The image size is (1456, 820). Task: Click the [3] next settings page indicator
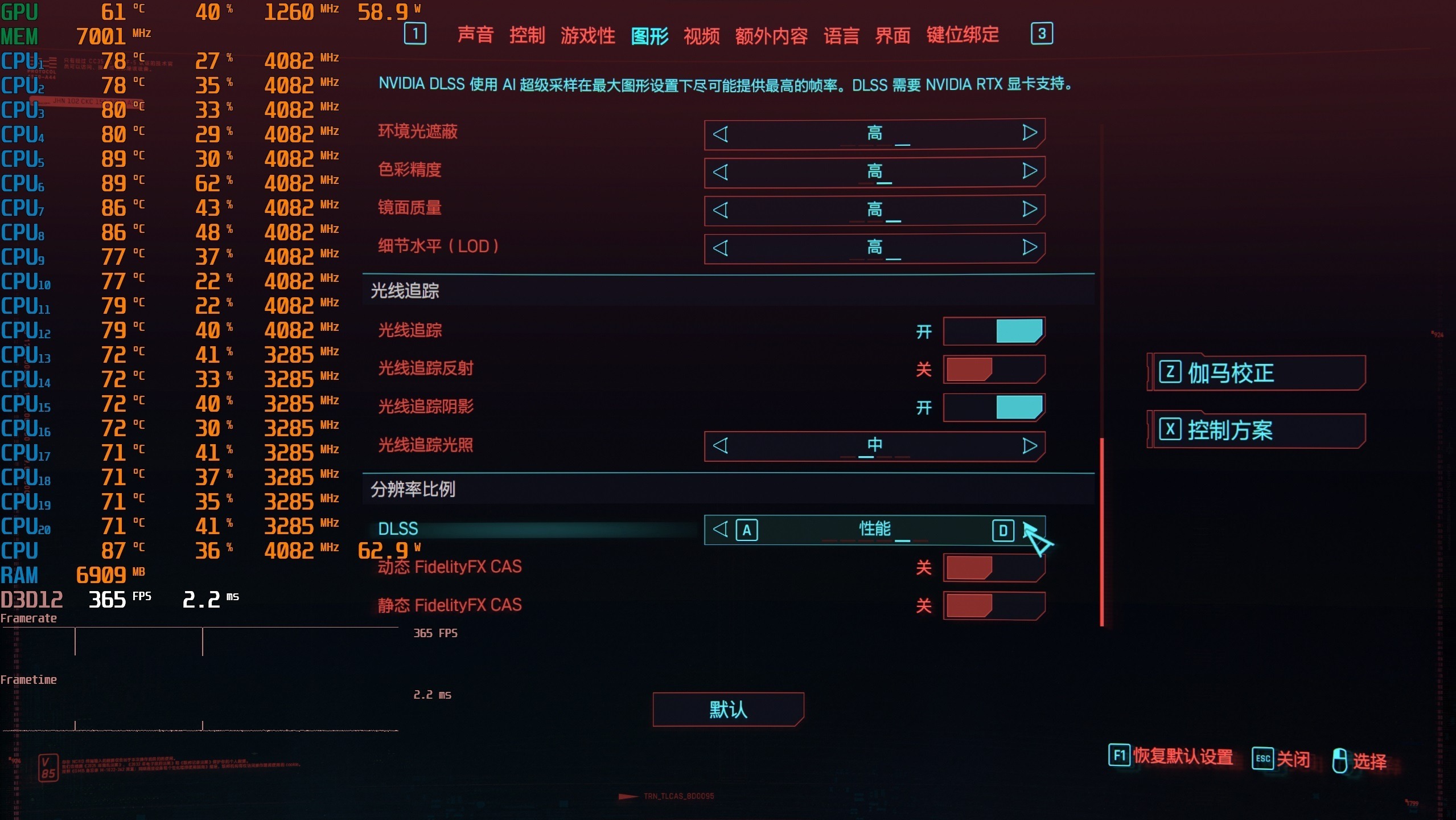coord(1042,34)
